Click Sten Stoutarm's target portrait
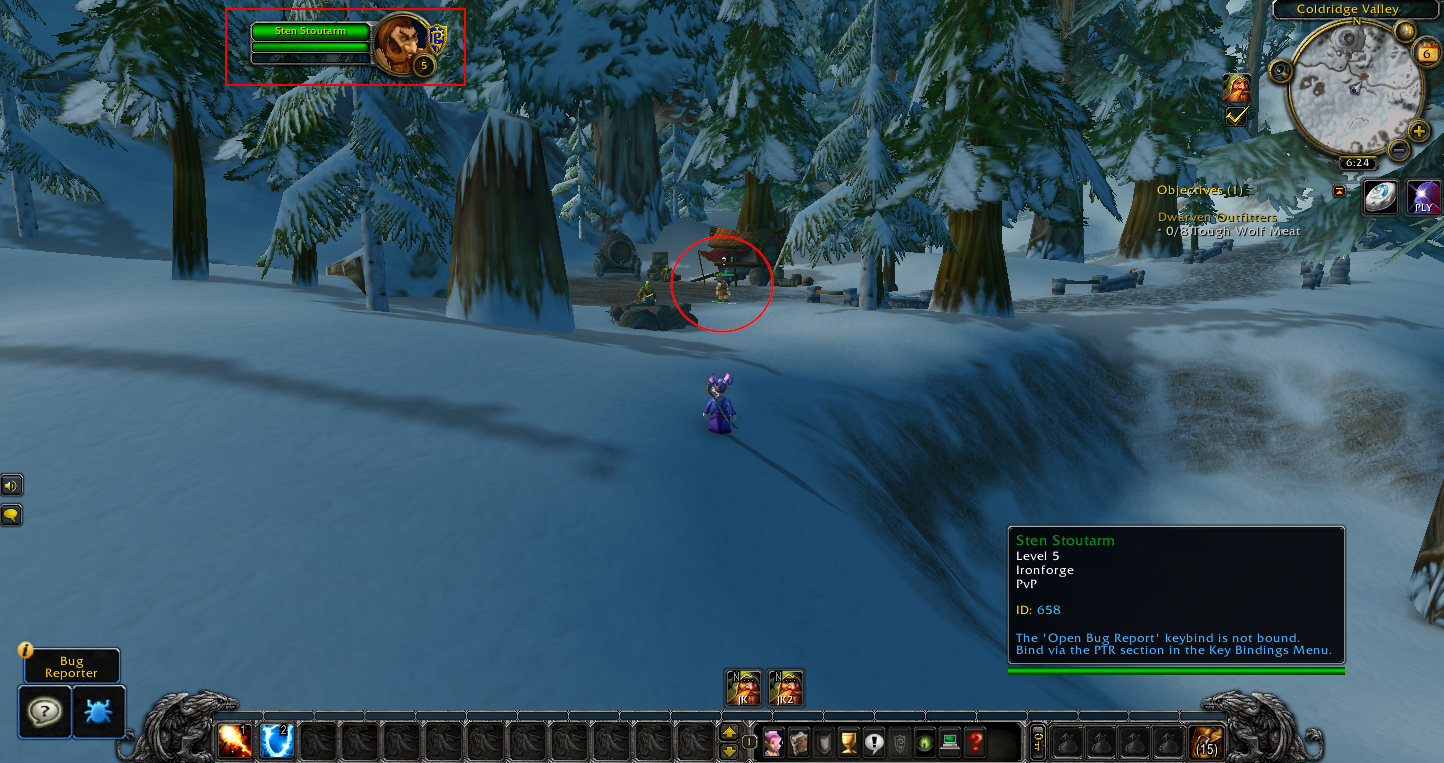This screenshot has height=763, width=1444. click(x=401, y=43)
